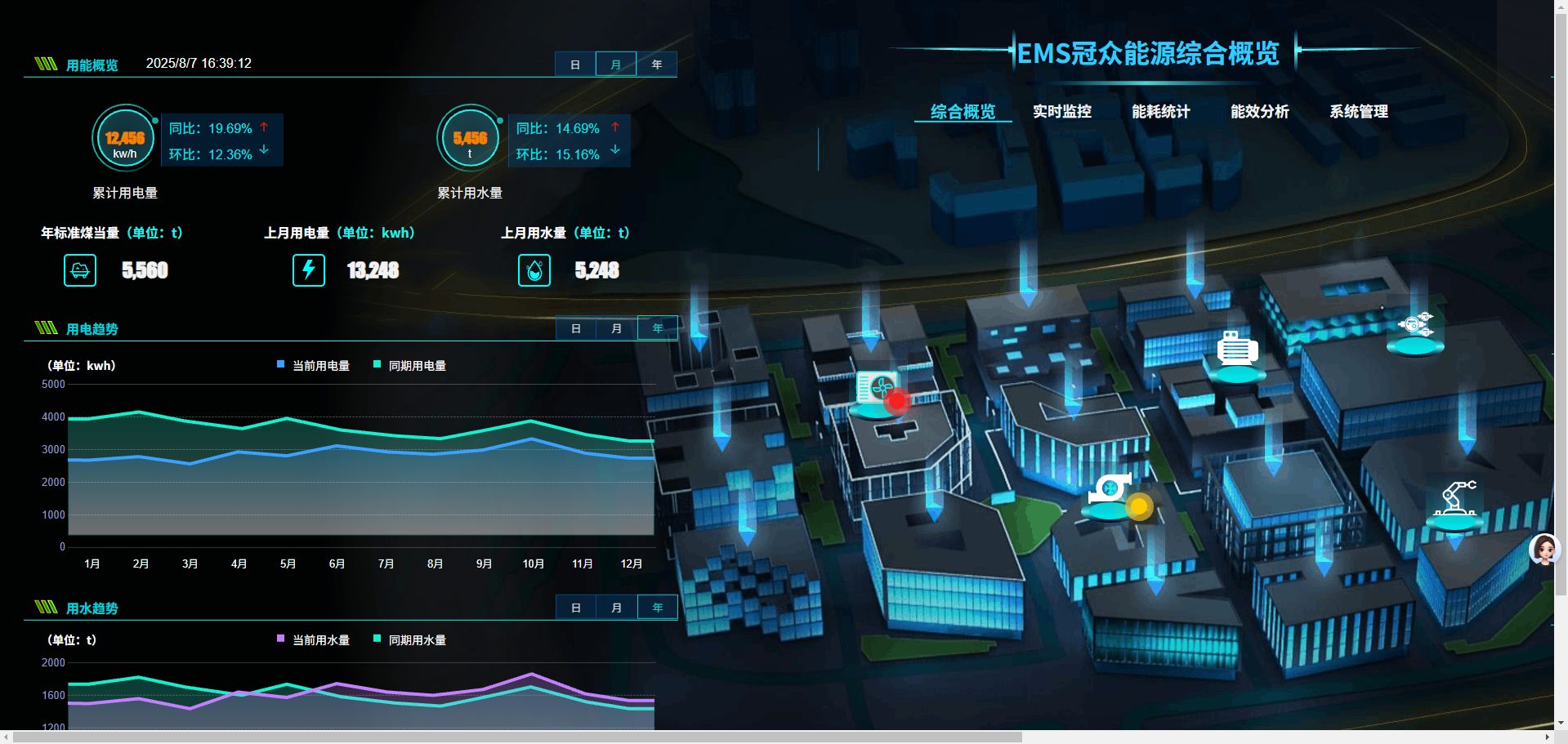The image size is (1568, 744).
Task: Switch 用能概览 to 年 view
Action: point(657,65)
